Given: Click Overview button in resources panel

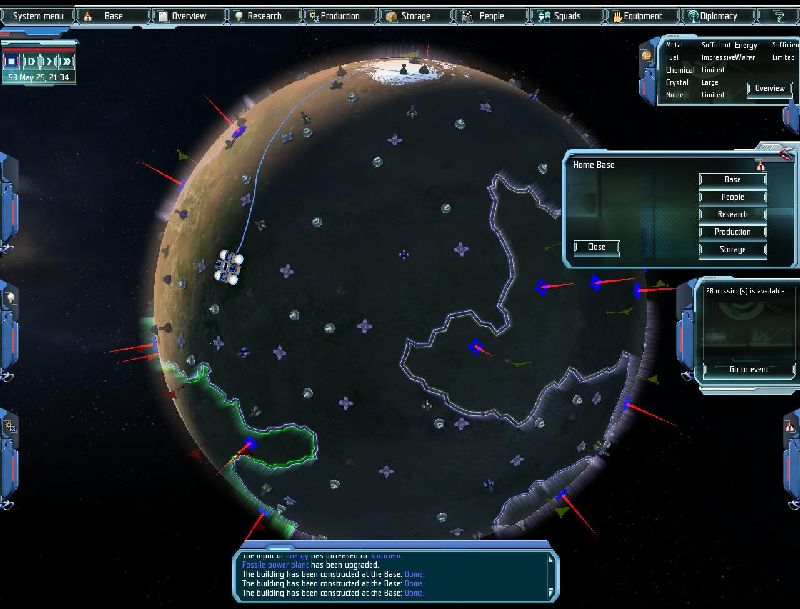Looking at the screenshot, I should (769, 89).
